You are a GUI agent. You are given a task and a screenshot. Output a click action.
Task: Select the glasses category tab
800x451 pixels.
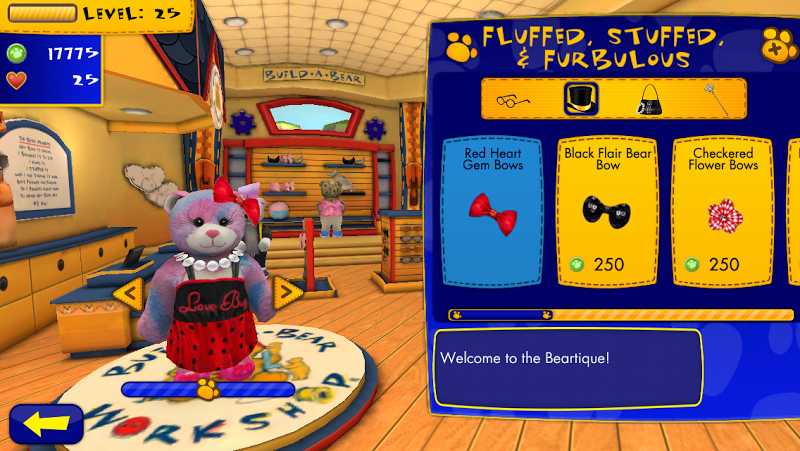[513, 98]
